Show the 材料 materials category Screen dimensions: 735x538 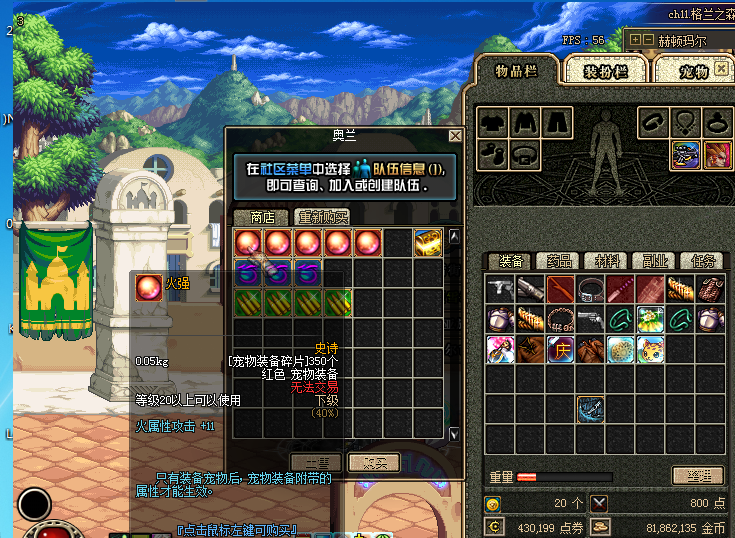pos(607,261)
